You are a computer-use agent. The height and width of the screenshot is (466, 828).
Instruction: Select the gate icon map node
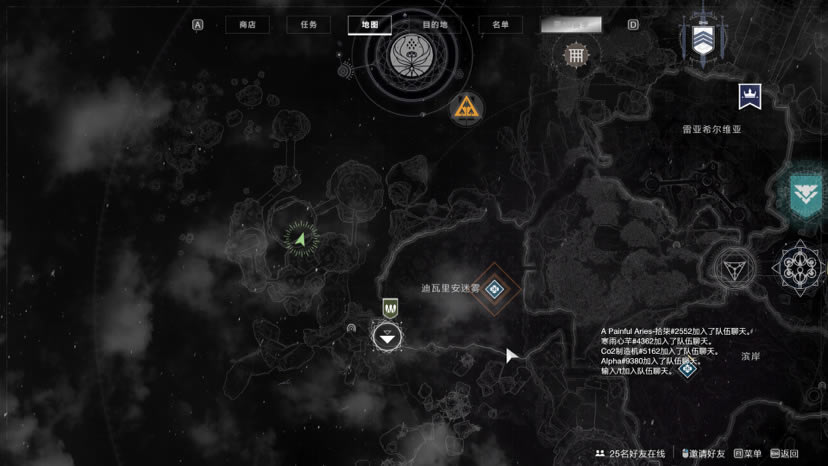[575, 55]
